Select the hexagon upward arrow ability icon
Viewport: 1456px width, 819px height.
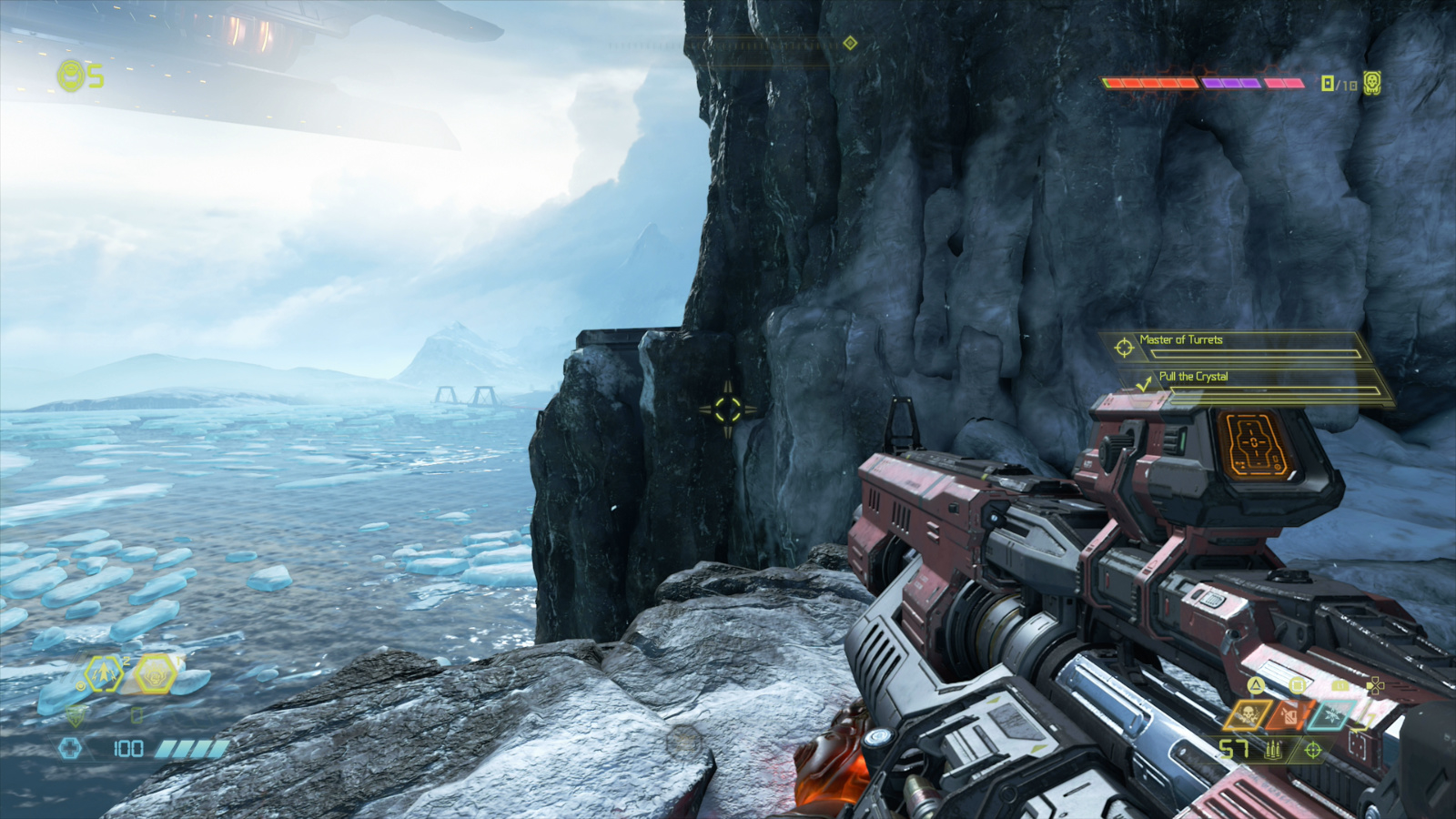coord(103,674)
